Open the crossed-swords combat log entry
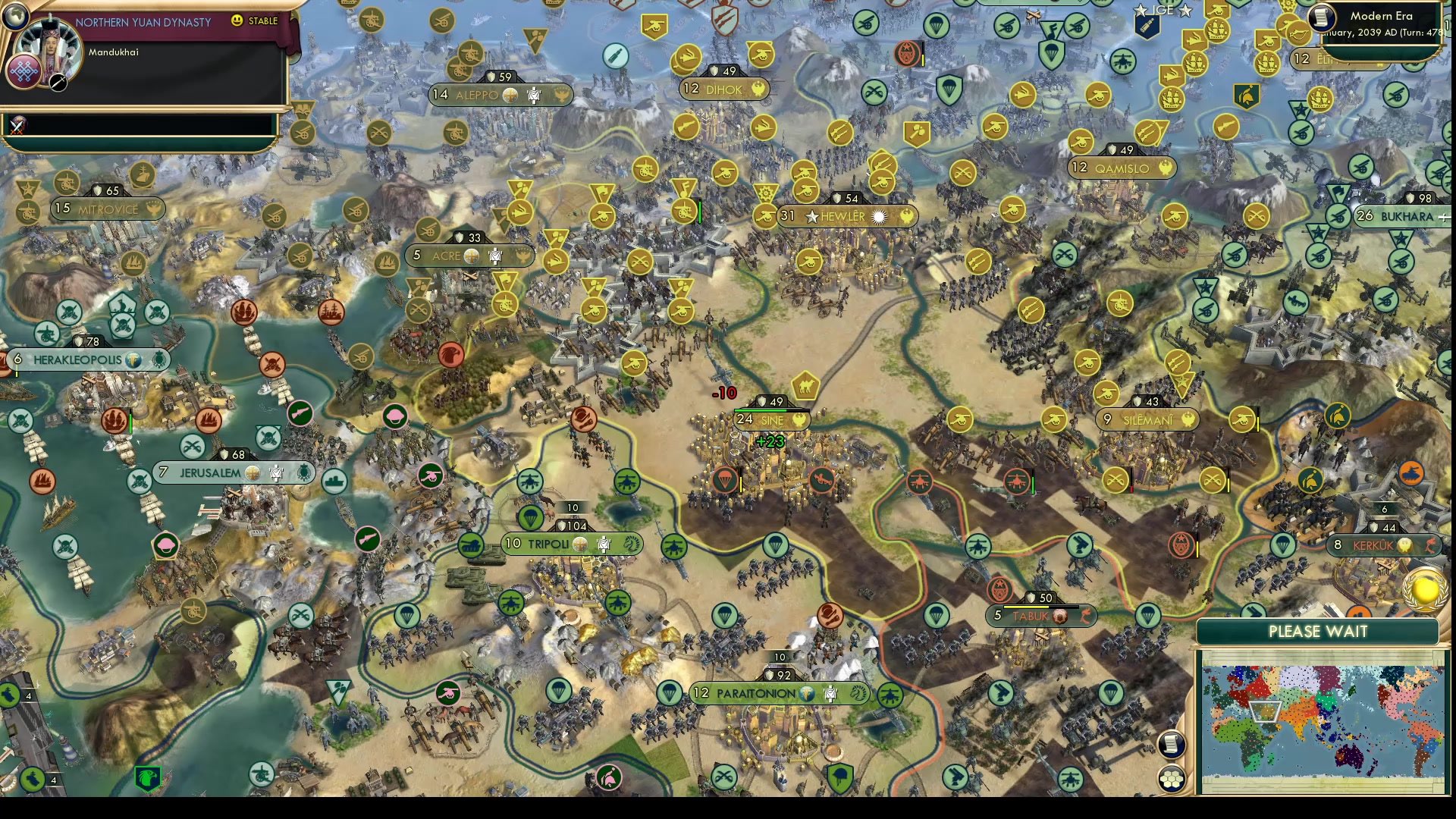The image size is (1456, 819). pyautogui.click(x=17, y=127)
